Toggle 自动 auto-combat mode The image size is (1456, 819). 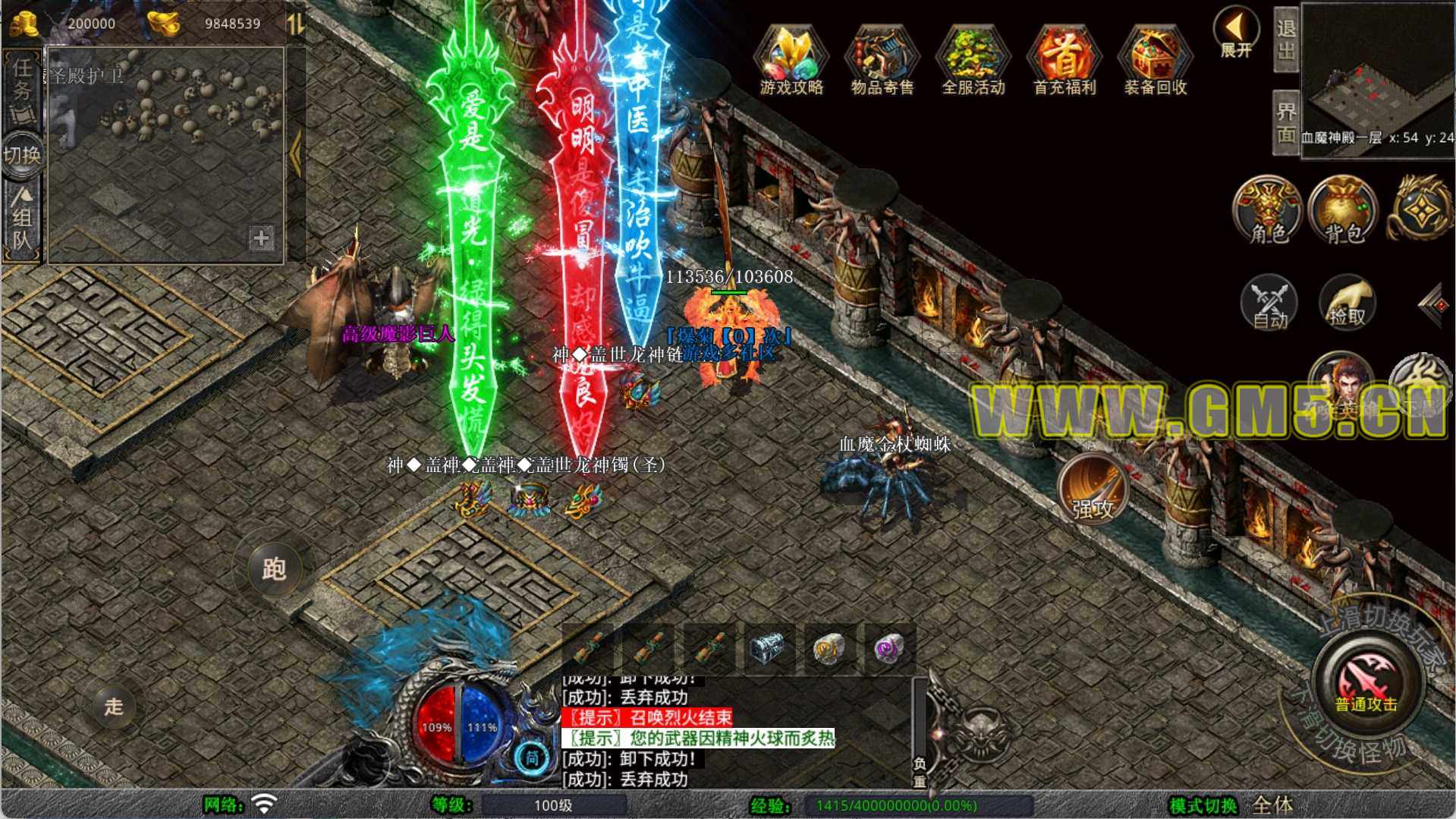click(x=1269, y=304)
